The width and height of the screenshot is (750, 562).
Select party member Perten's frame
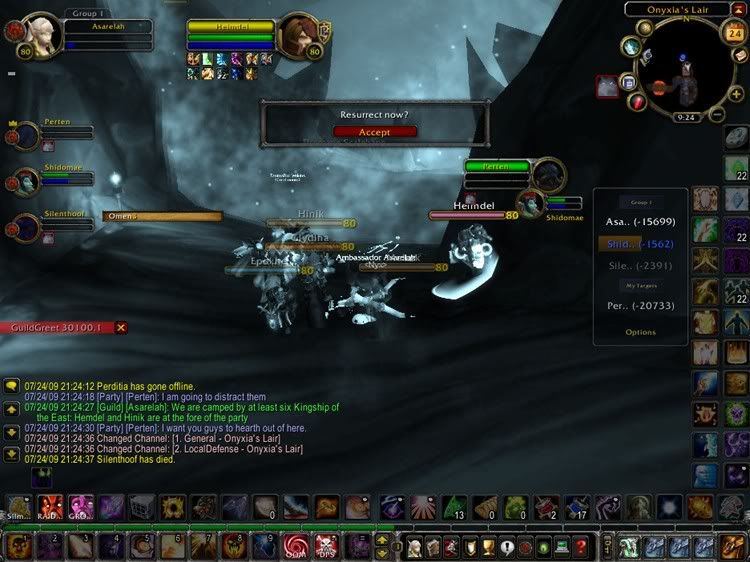27,135
